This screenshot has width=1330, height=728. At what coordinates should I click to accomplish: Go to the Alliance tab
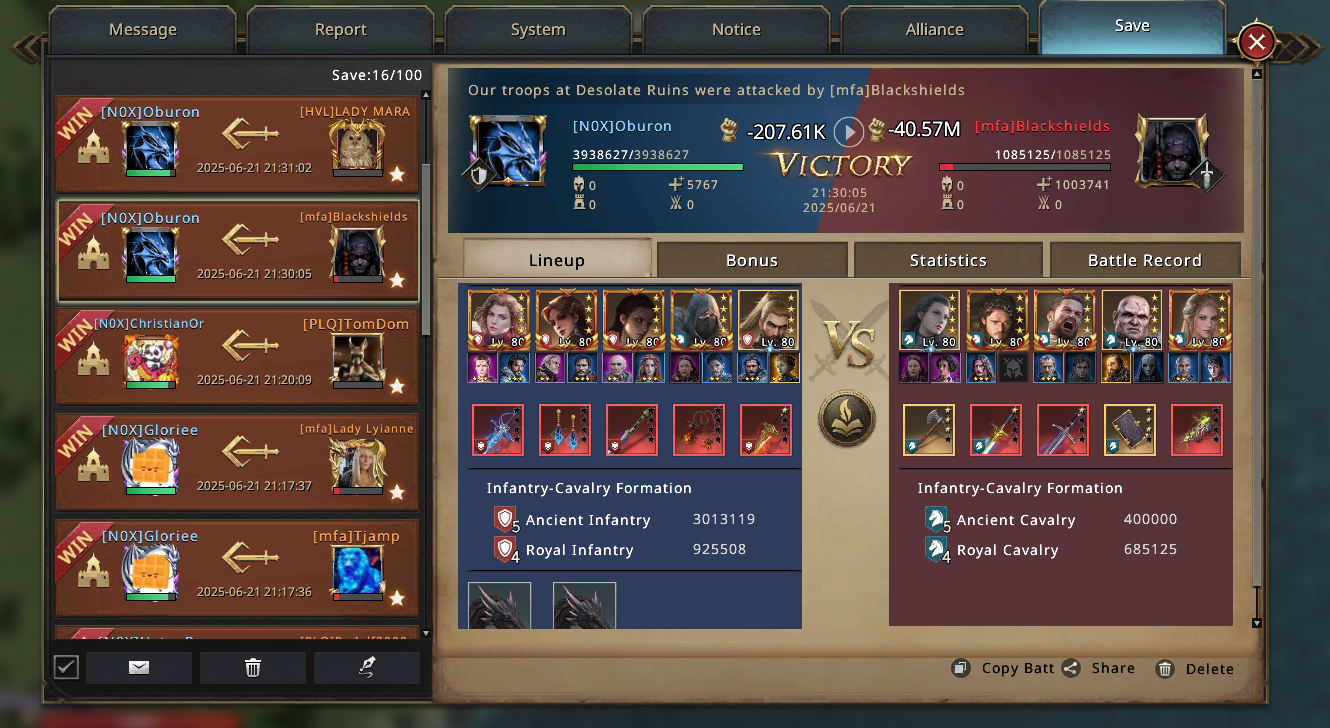coord(934,30)
